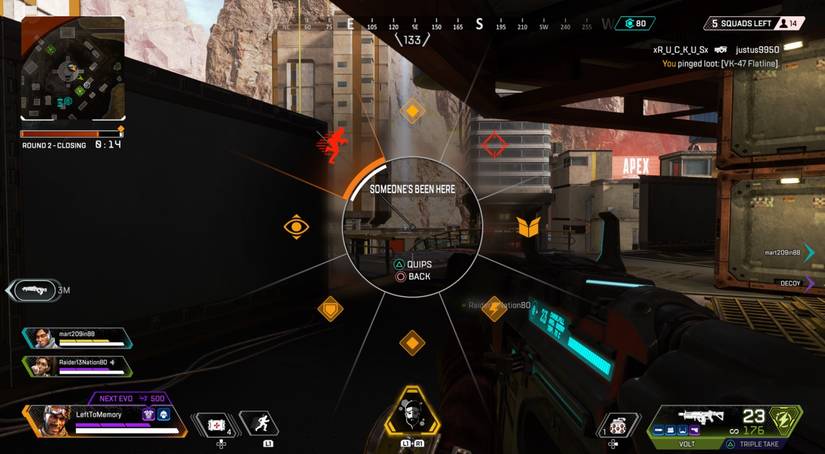Select the eye watching ping

tap(296, 227)
